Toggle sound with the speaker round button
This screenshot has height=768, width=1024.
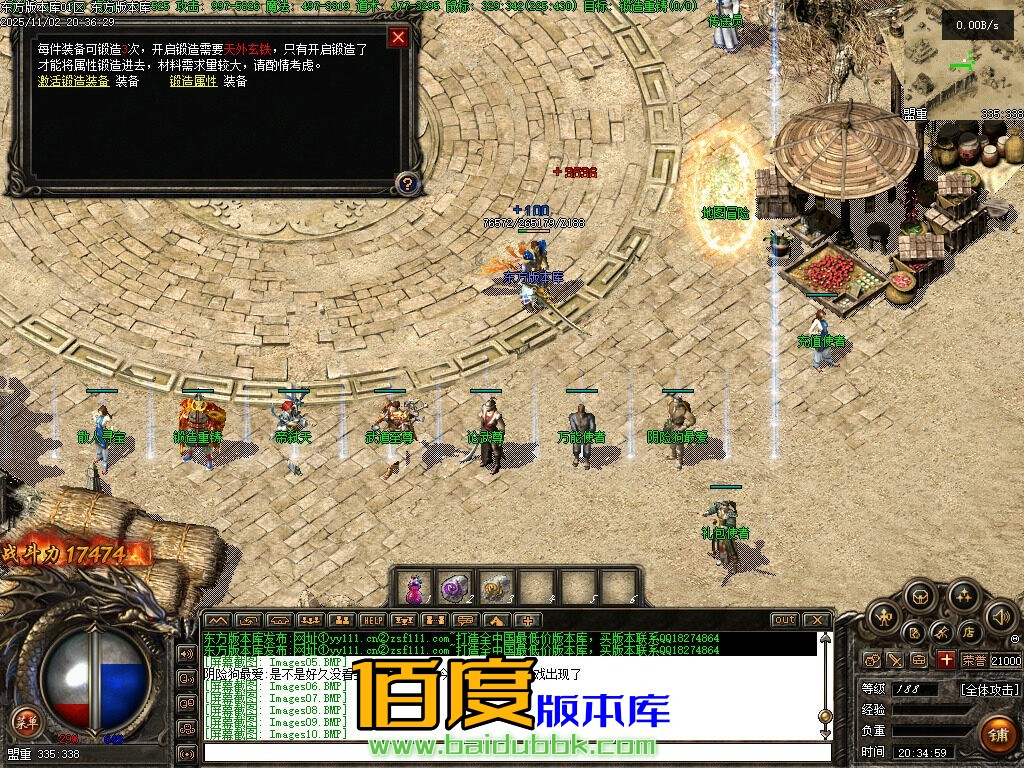pos(999,614)
